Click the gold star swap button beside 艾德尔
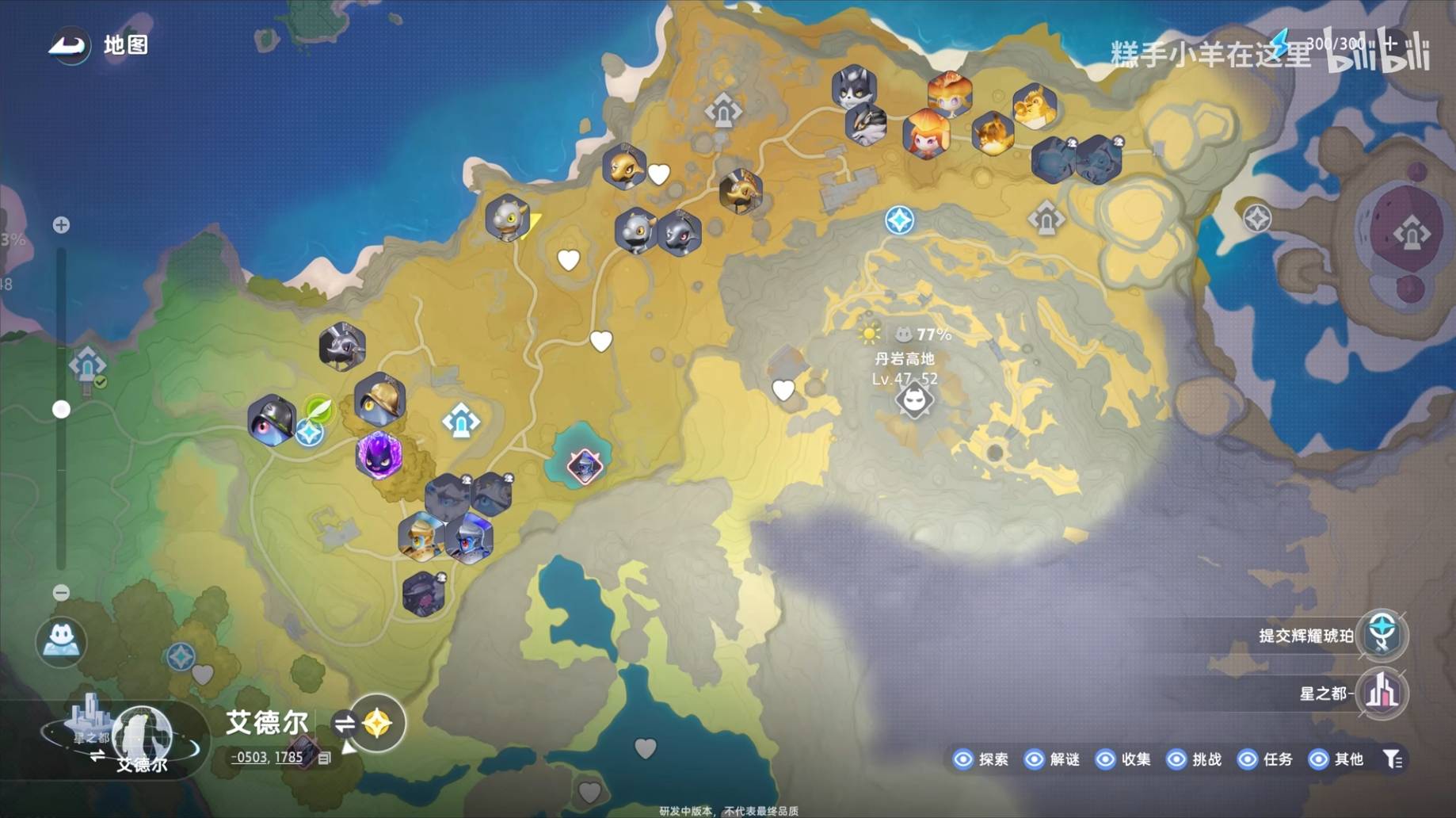Screen dimensions: 1456x818 pyautogui.click(x=377, y=723)
